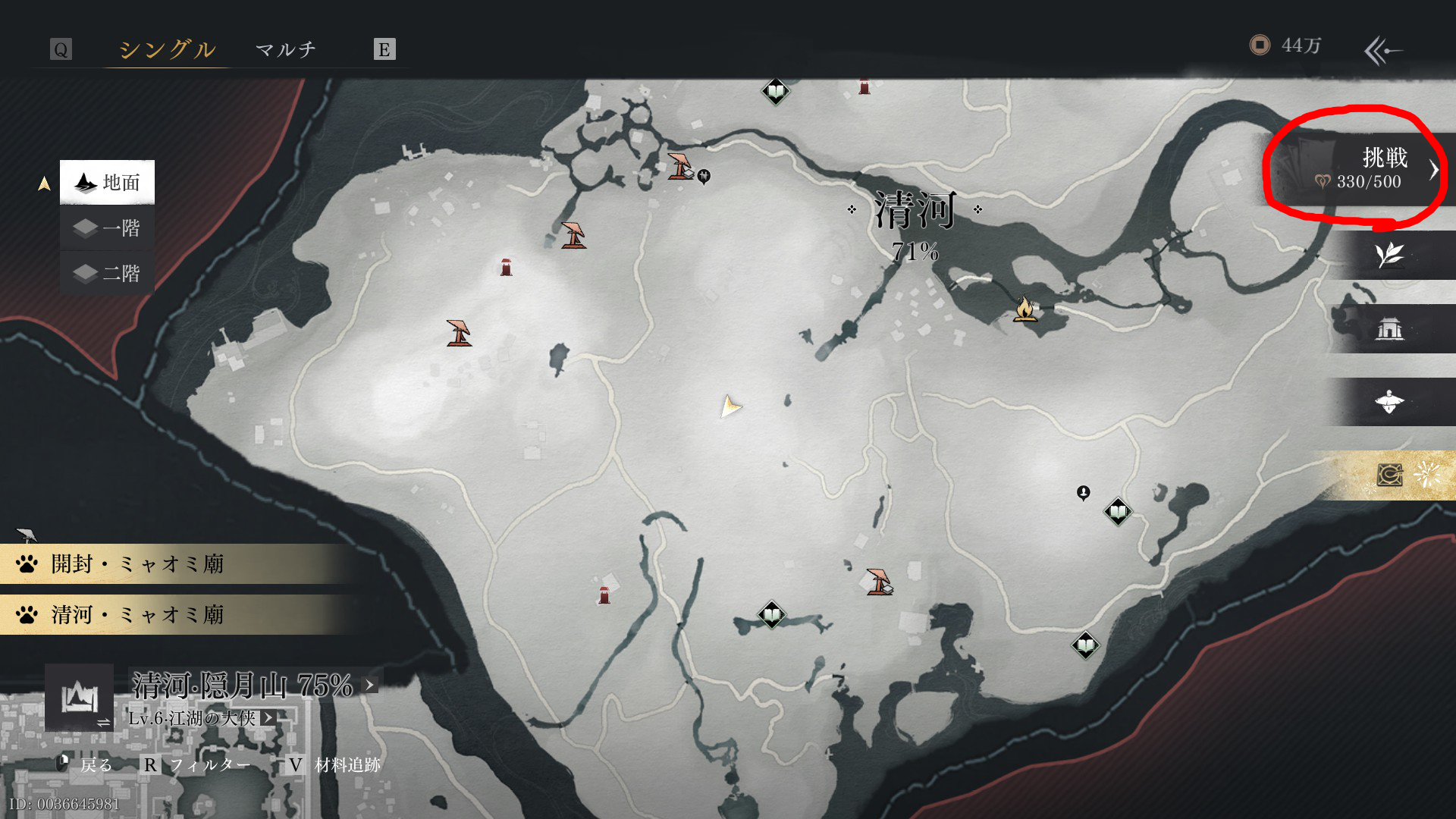Select the 二階 floor layer
The image size is (1456, 819).
point(108,273)
